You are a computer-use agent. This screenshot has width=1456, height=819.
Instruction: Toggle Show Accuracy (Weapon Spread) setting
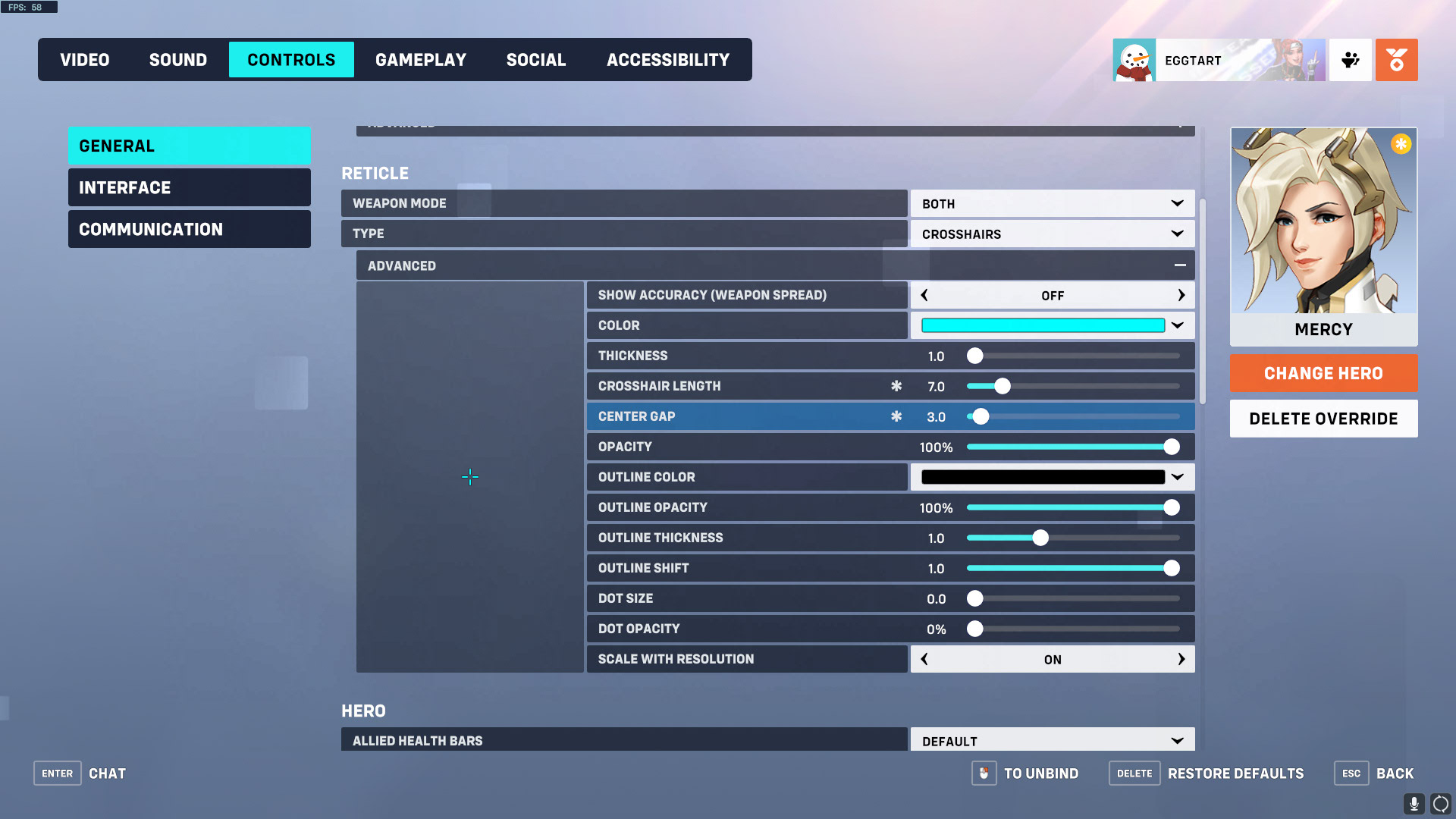(x=1053, y=295)
